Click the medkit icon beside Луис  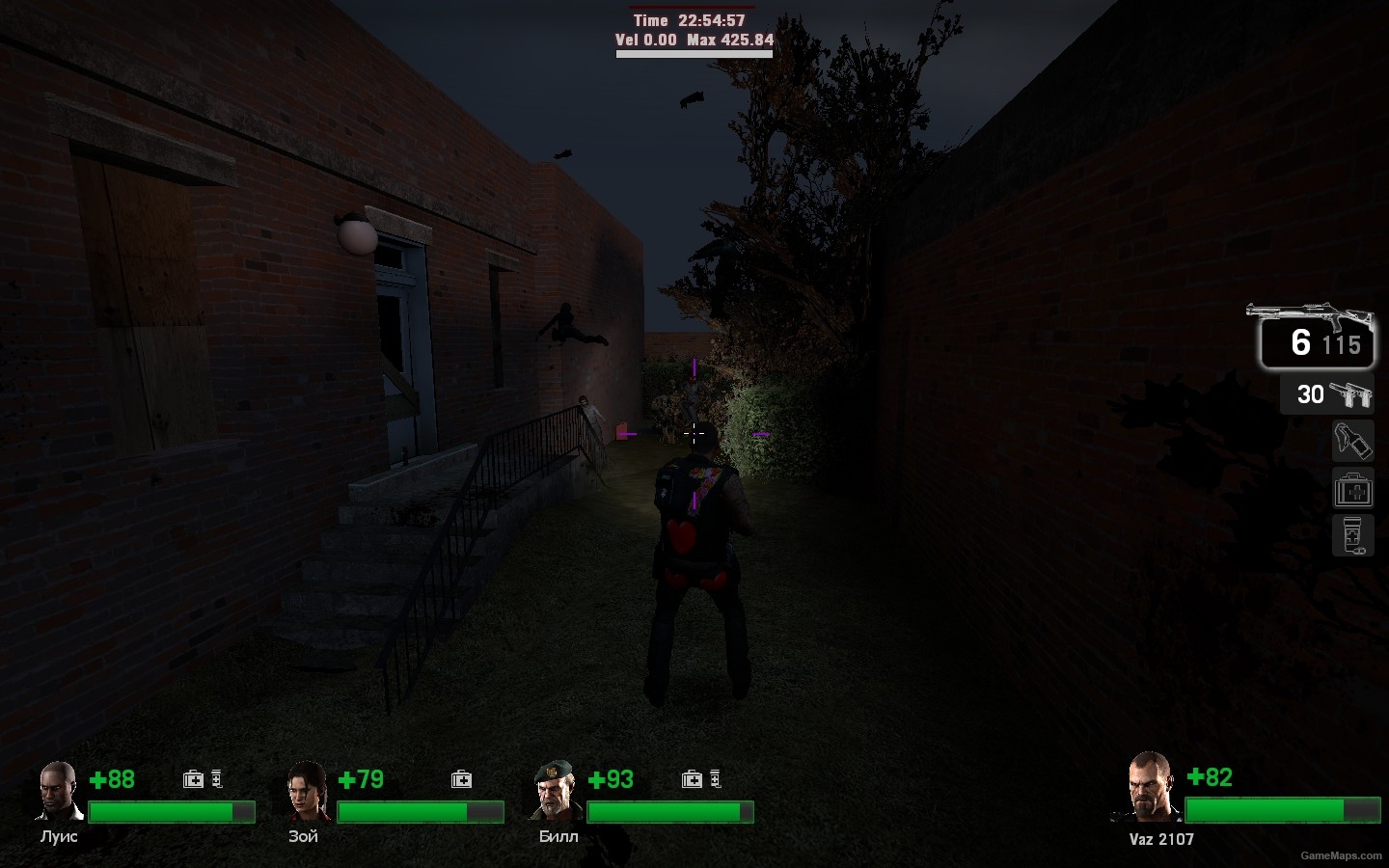coord(192,777)
